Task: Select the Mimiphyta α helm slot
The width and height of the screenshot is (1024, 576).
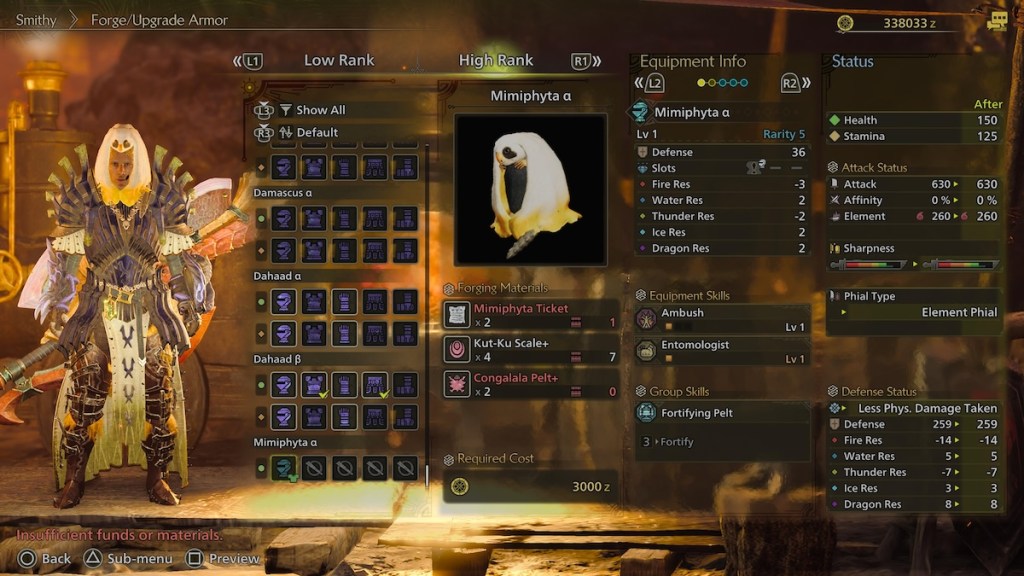Action: click(x=285, y=467)
